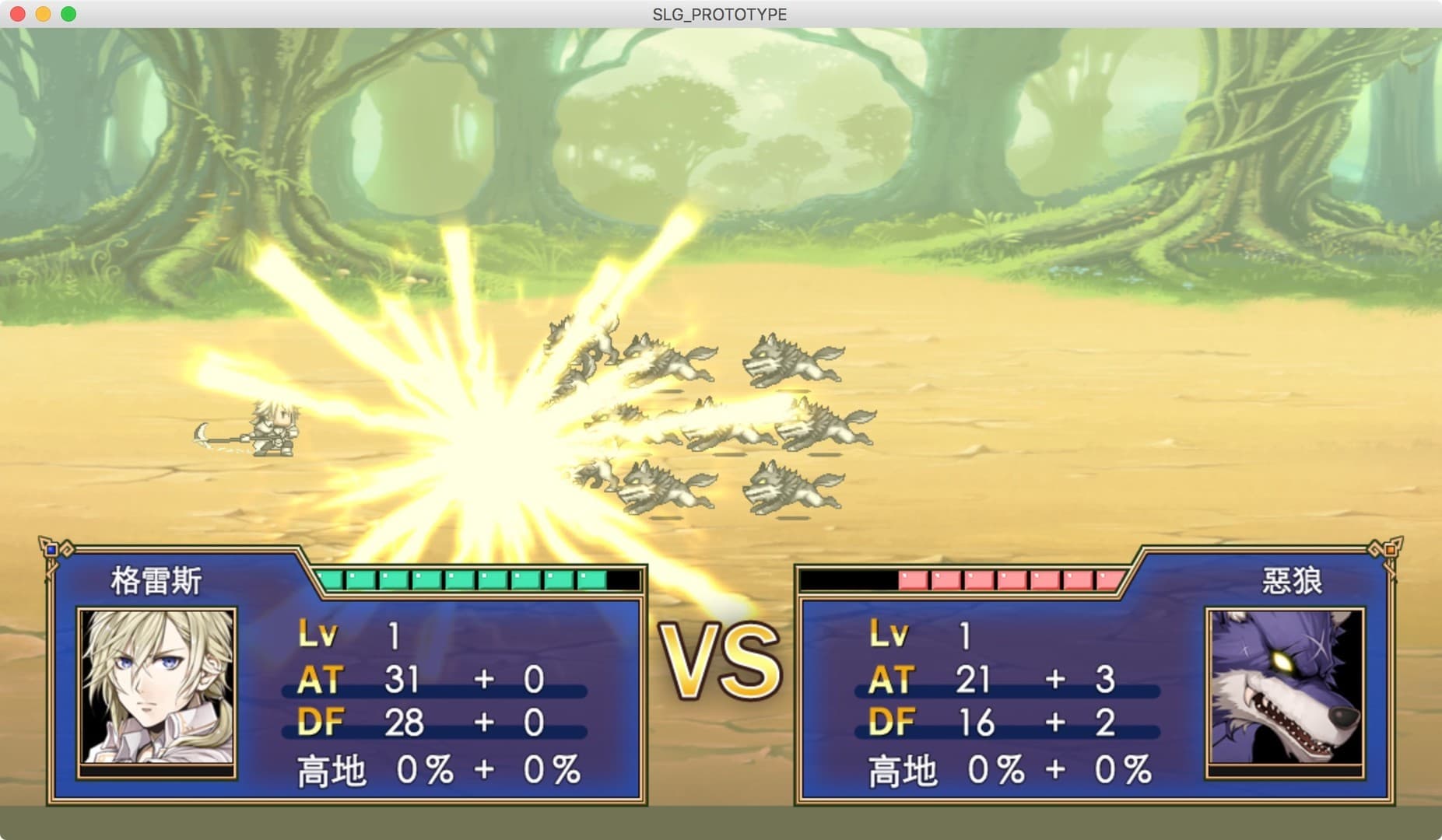Close the SLG_PROTOTYPE window
The width and height of the screenshot is (1442, 840).
pos(18,14)
